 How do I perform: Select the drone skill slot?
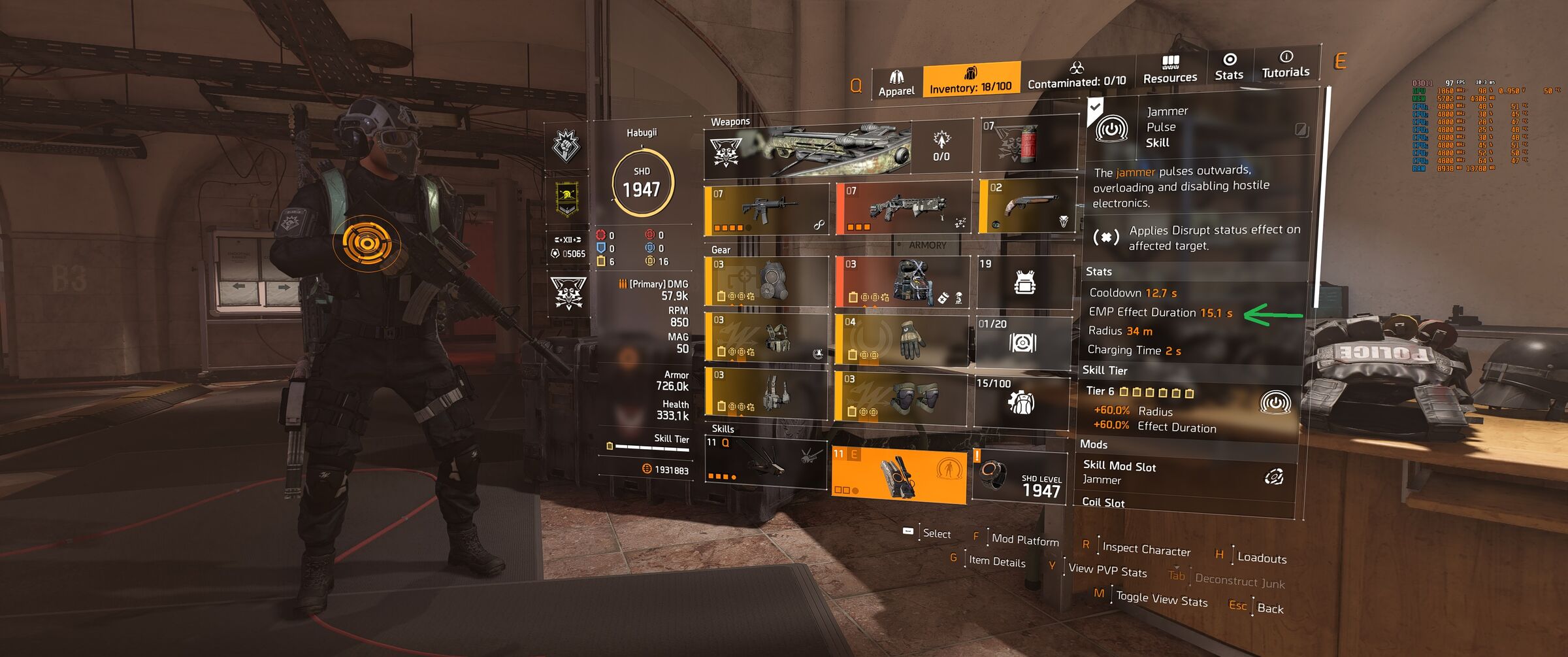coord(766,462)
